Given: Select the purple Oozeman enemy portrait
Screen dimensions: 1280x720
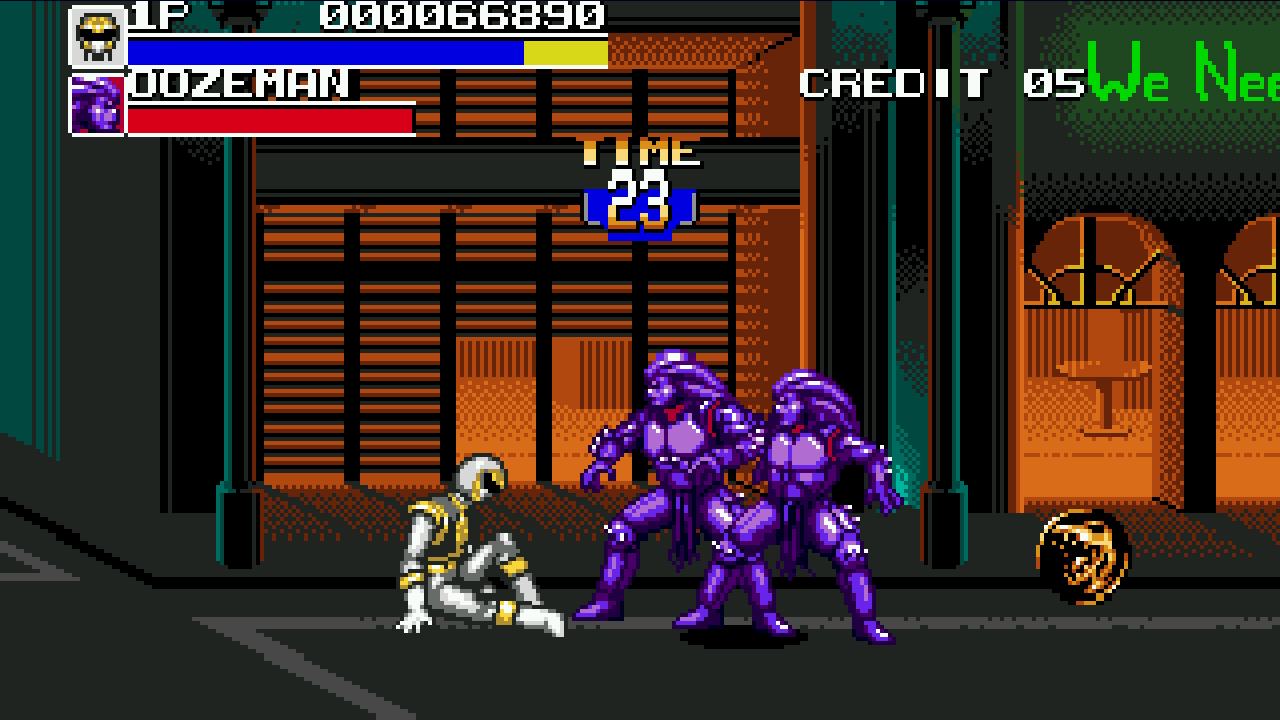Looking at the screenshot, I should click(97, 106).
